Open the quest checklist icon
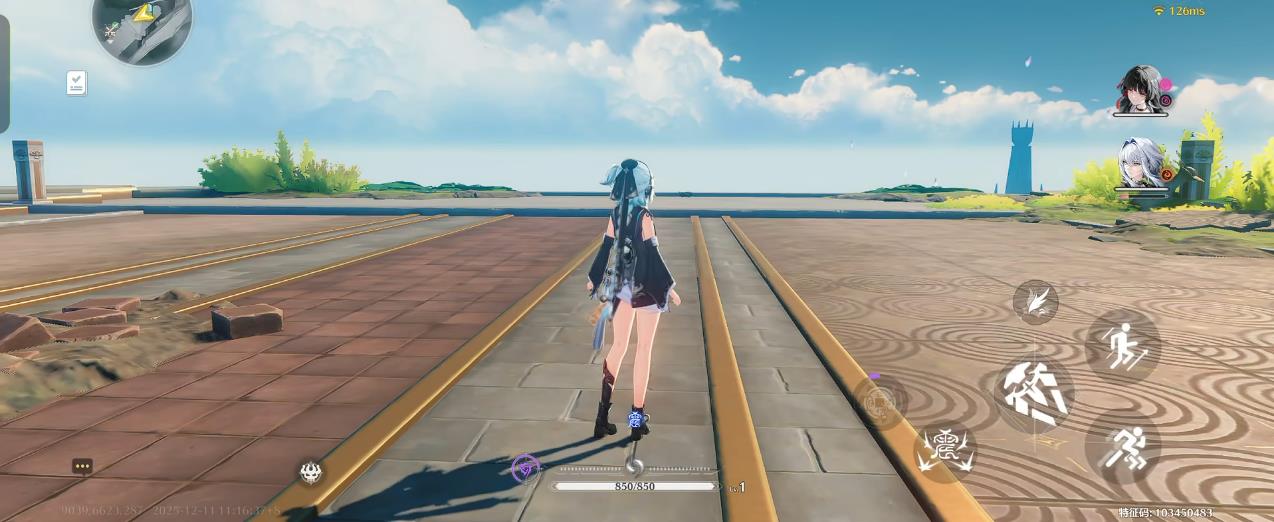 77,83
